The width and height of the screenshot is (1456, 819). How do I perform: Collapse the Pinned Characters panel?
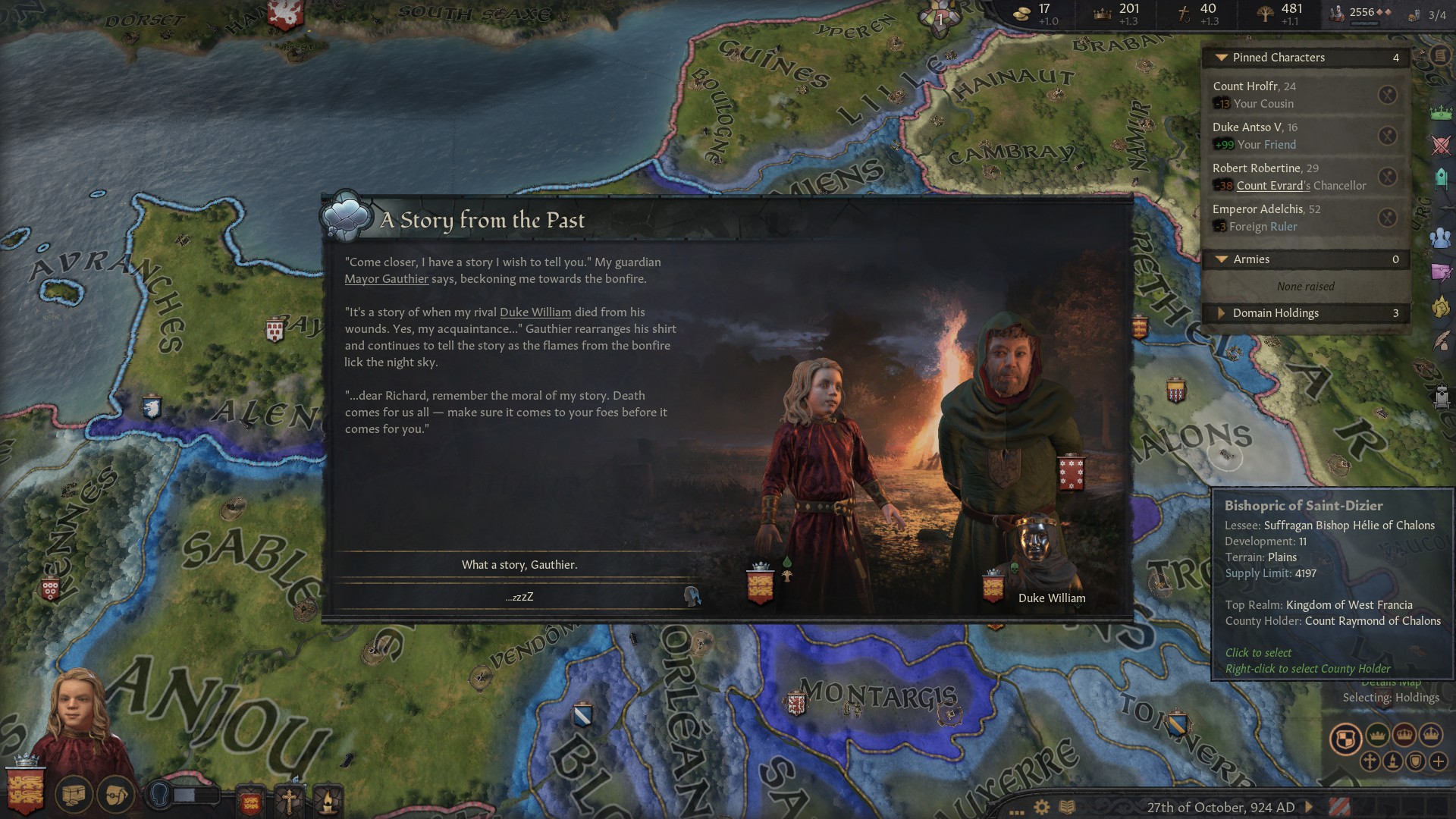click(1222, 58)
